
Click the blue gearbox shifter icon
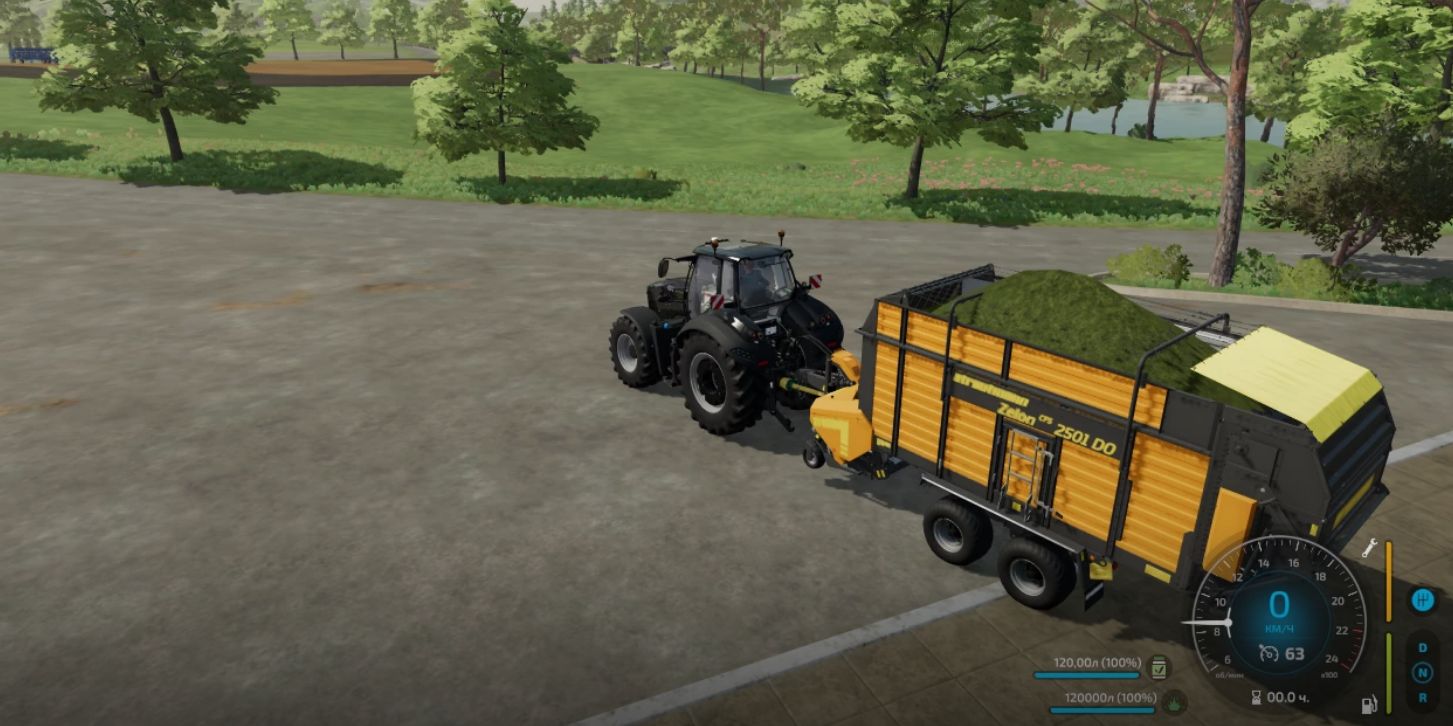(1423, 600)
